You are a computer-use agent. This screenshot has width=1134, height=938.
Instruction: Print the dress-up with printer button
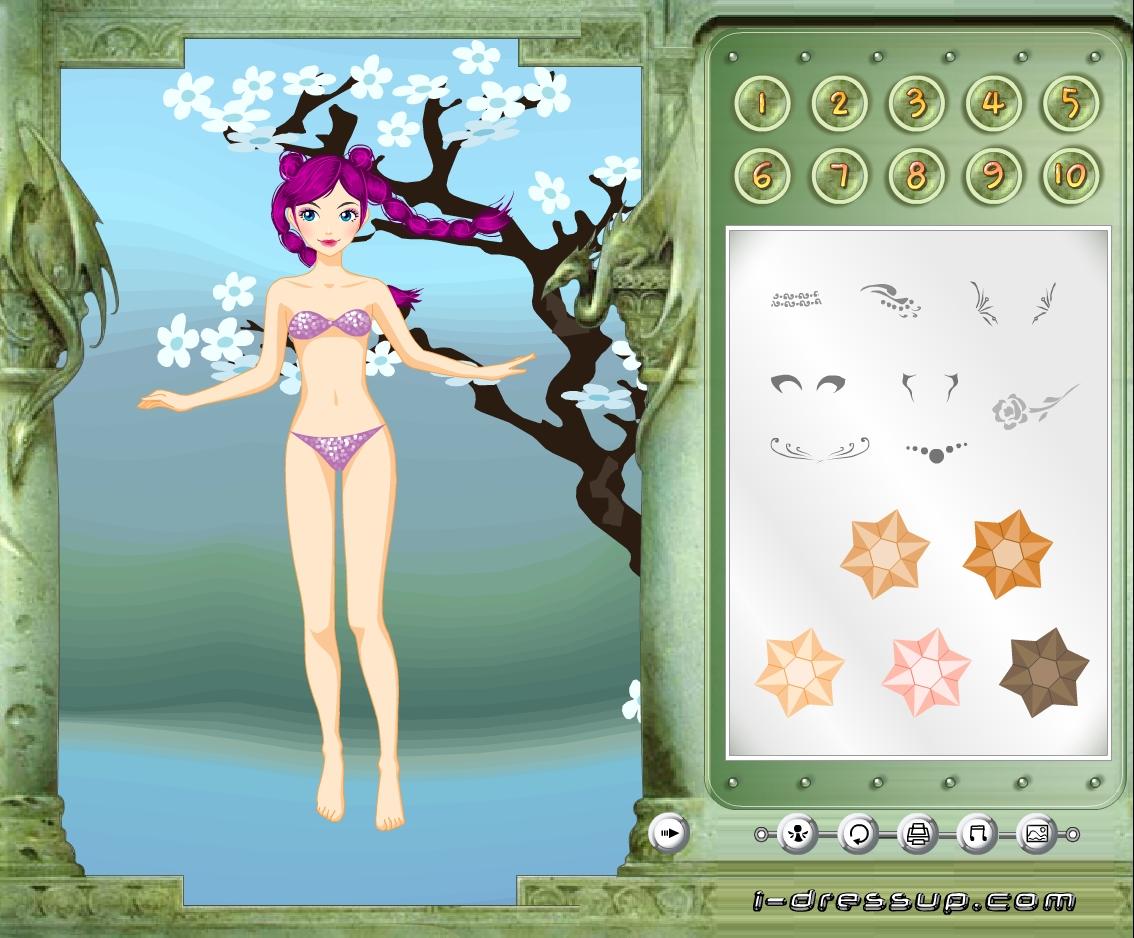(918, 833)
